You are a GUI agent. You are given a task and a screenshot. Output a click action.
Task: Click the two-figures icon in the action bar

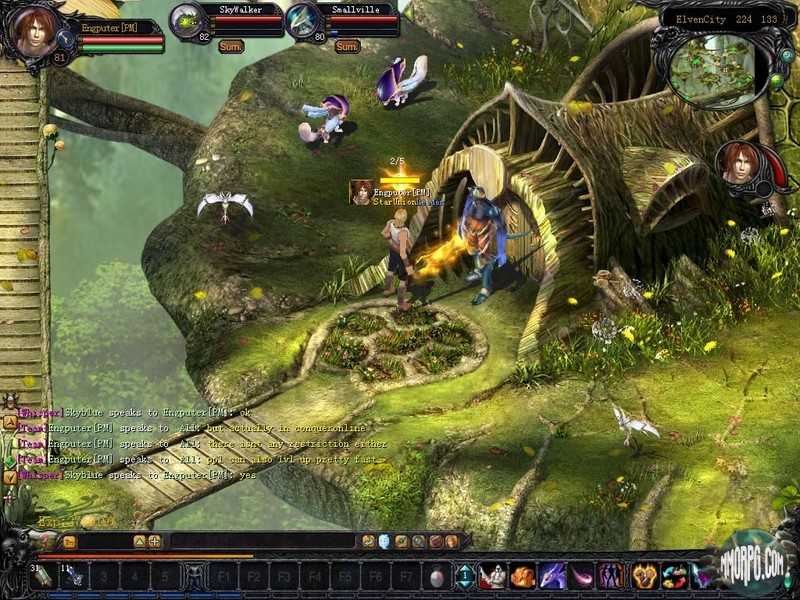611,576
